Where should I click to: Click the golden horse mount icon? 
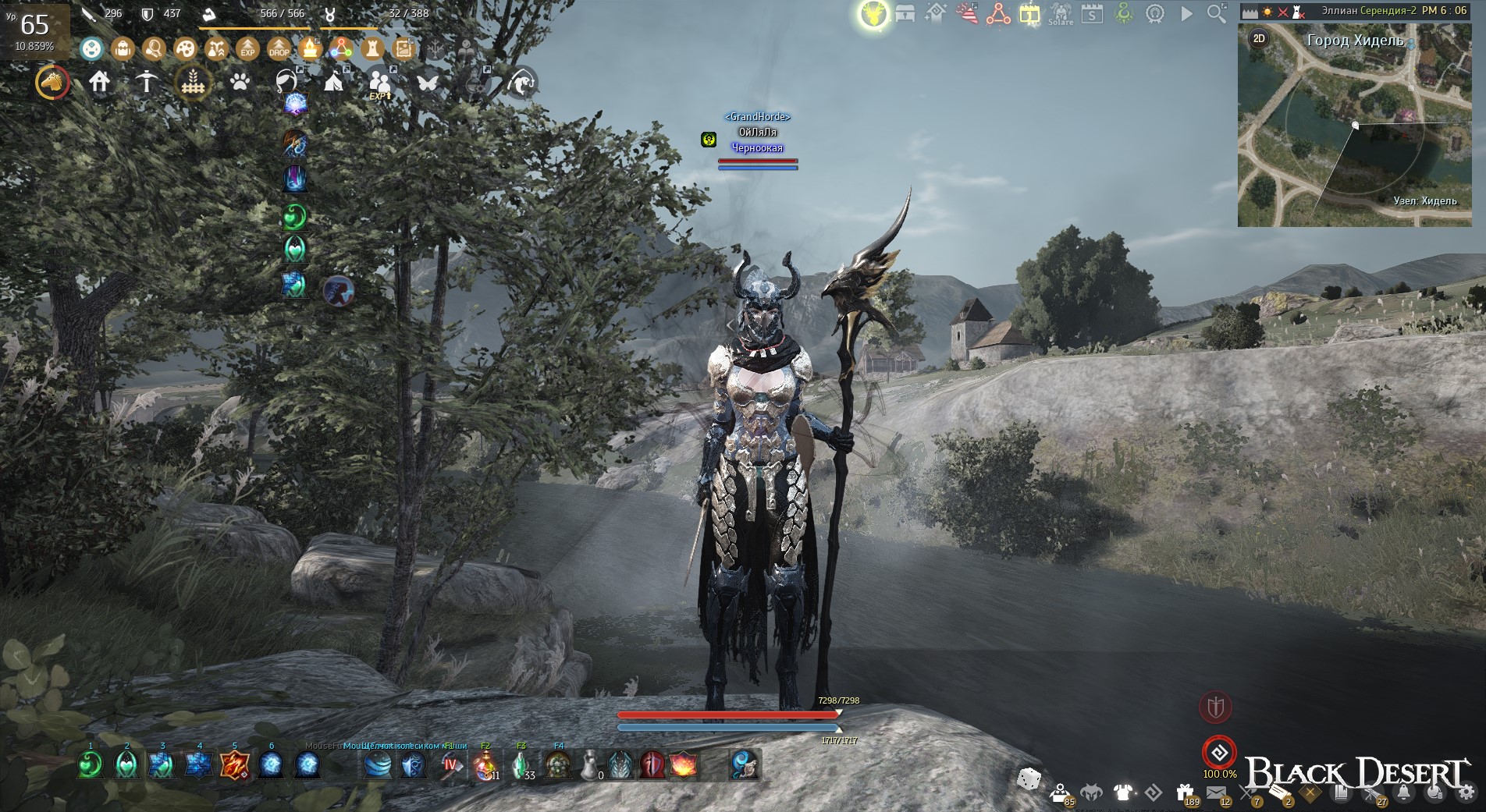point(52,82)
